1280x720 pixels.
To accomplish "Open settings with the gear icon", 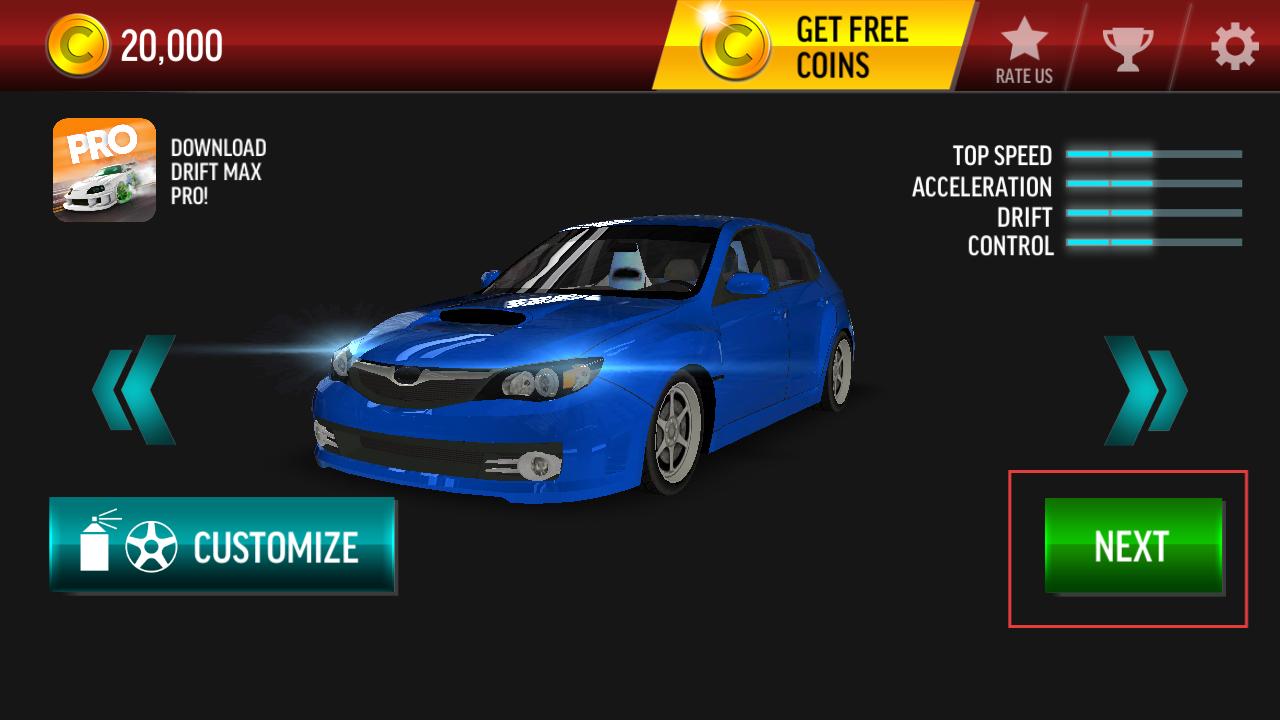I will click(1234, 46).
